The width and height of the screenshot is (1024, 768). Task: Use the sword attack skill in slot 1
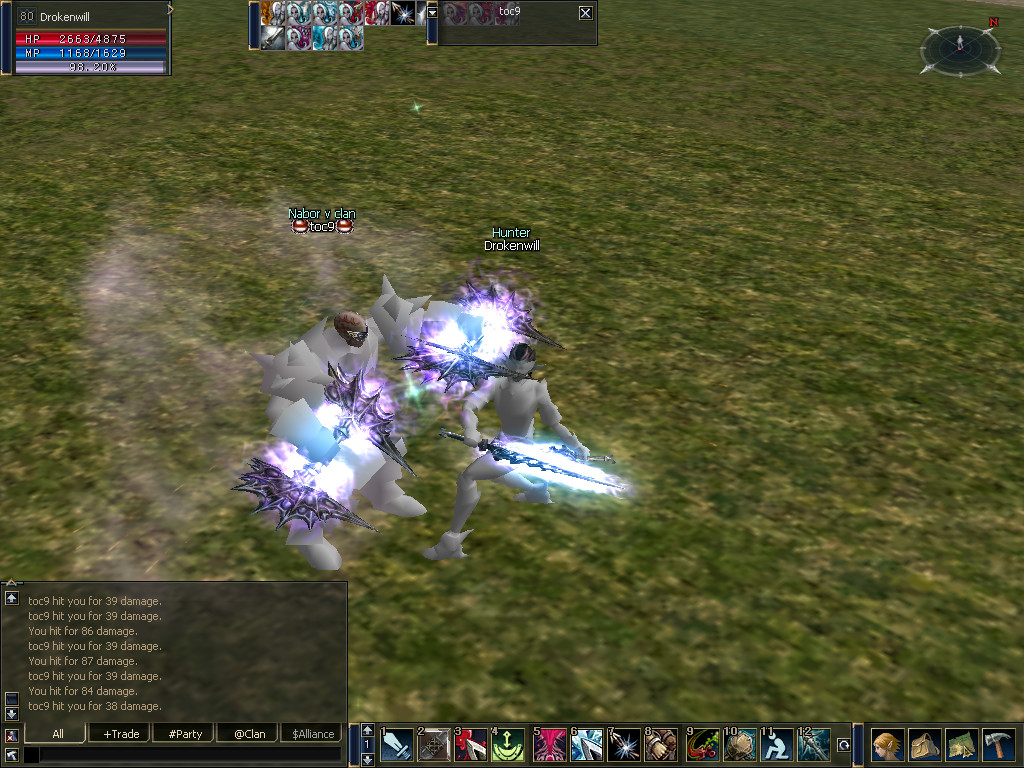(x=397, y=745)
